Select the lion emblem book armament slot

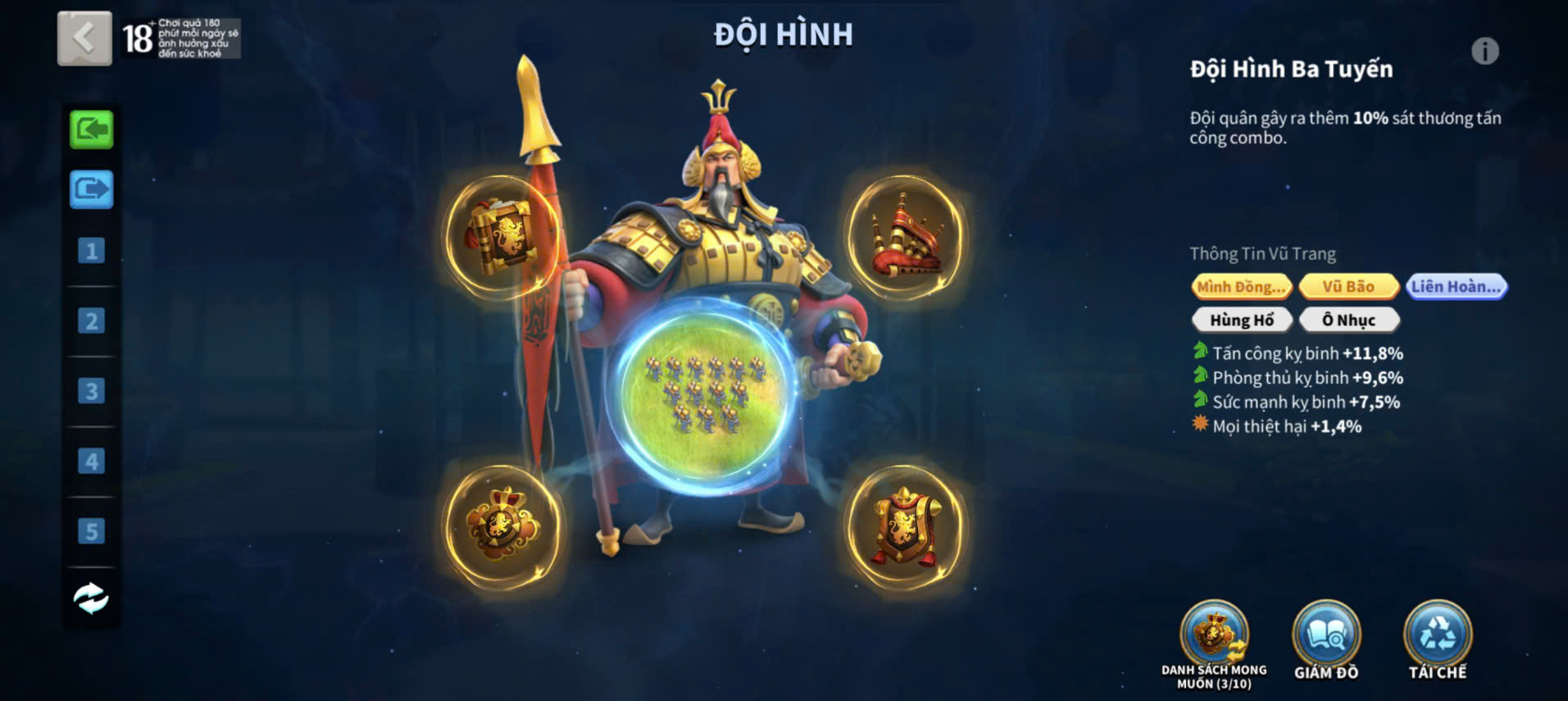pos(502,236)
